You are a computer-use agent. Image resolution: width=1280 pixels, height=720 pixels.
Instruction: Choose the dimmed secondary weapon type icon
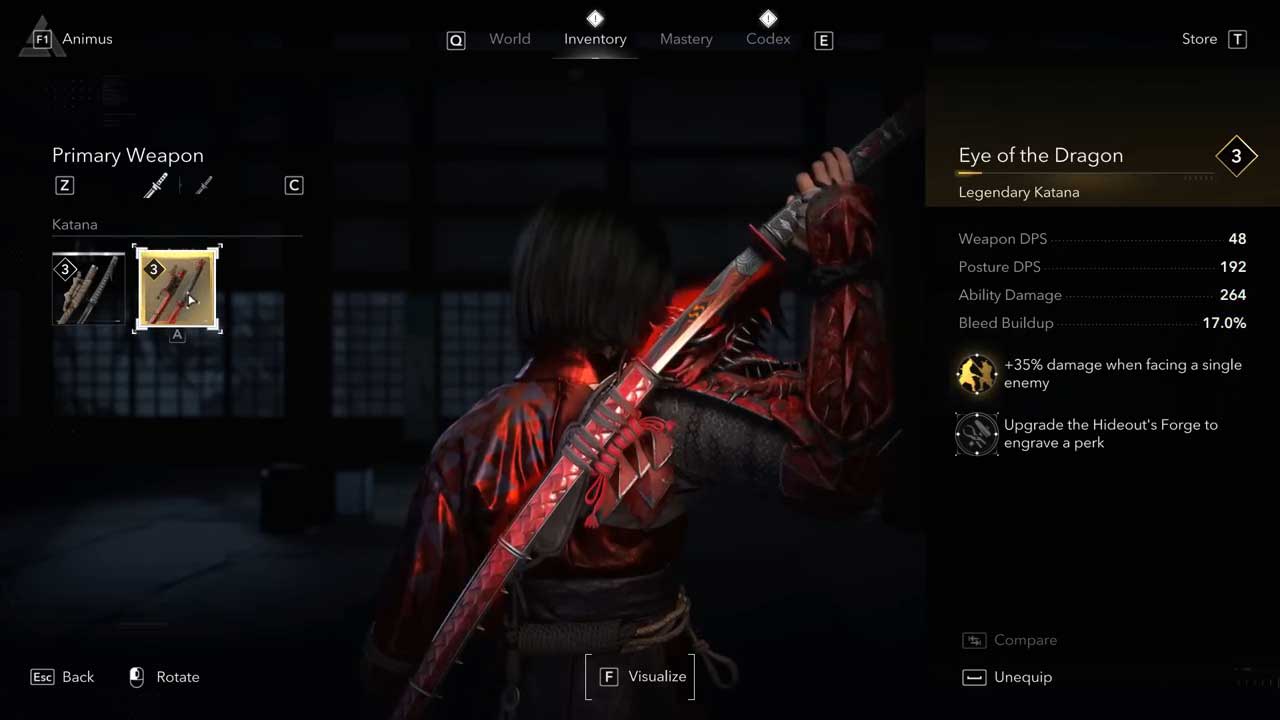pyautogui.click(x=204, y=185)
